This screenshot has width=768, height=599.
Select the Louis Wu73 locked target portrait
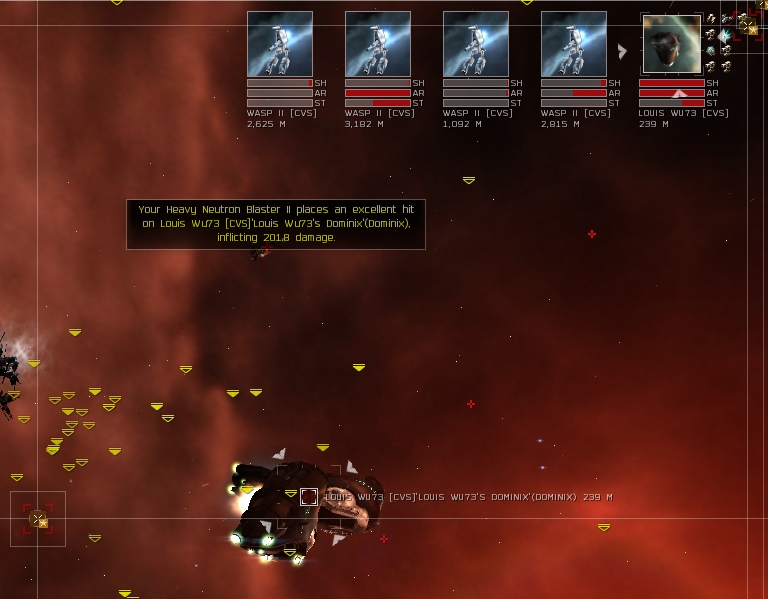(671, 44)
